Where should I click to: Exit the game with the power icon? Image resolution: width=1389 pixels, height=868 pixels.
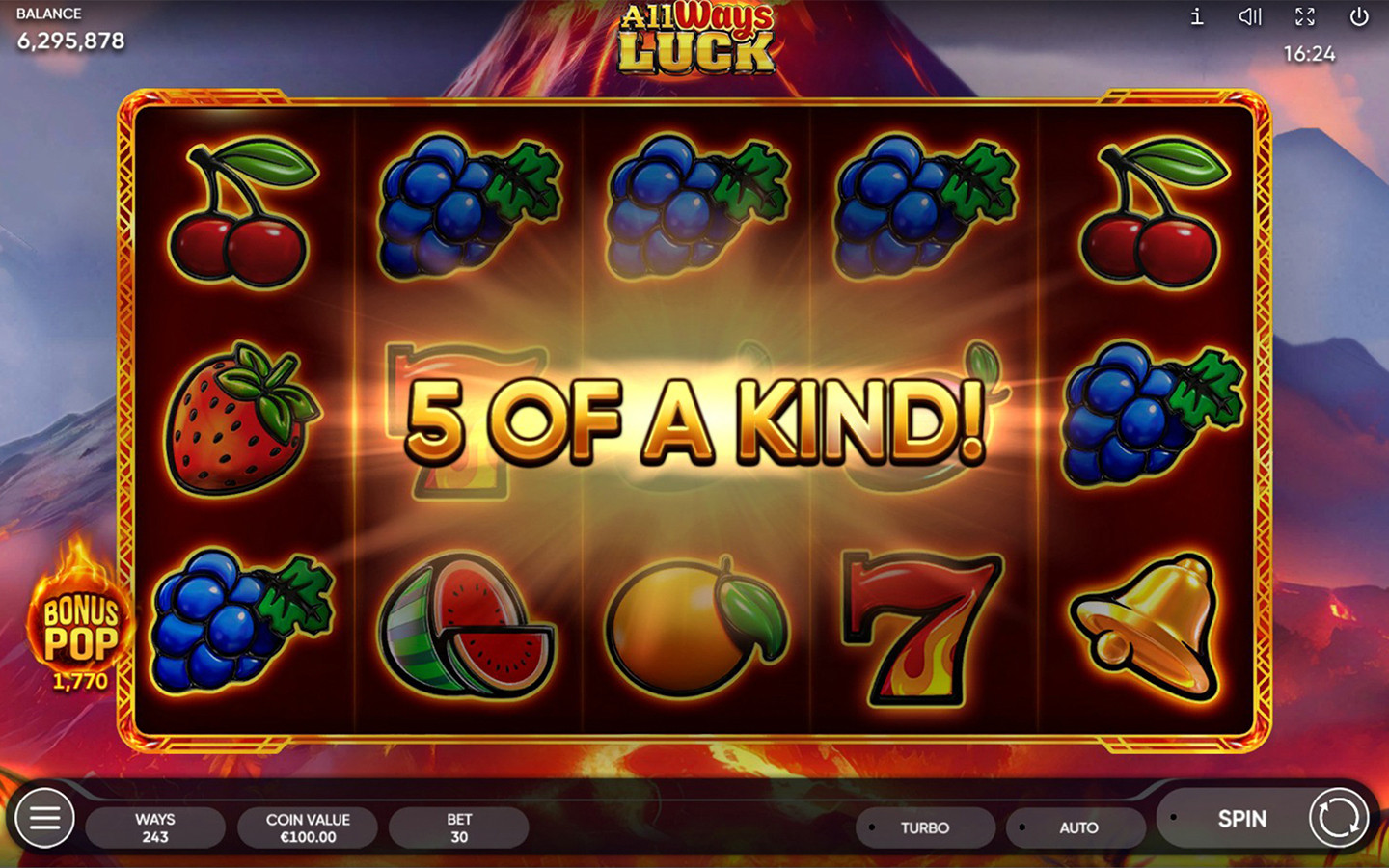coord(1359,16)
